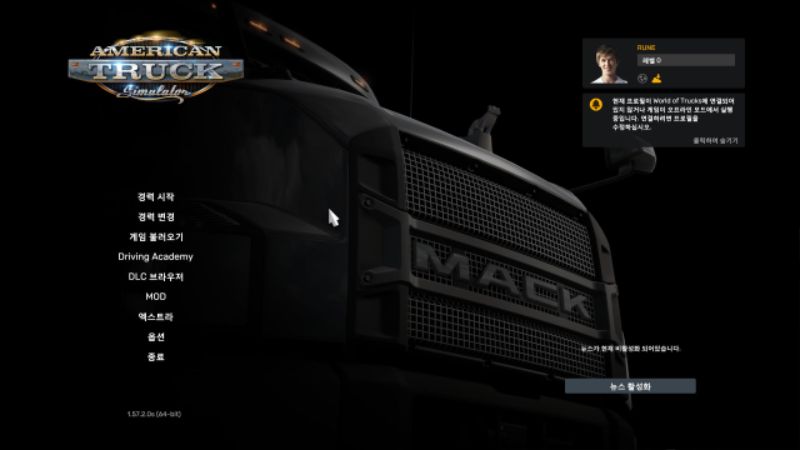This screenshot has height=450, width=800.
Task: Open the DLC 브라우저
Action: (x=155, y=277)
